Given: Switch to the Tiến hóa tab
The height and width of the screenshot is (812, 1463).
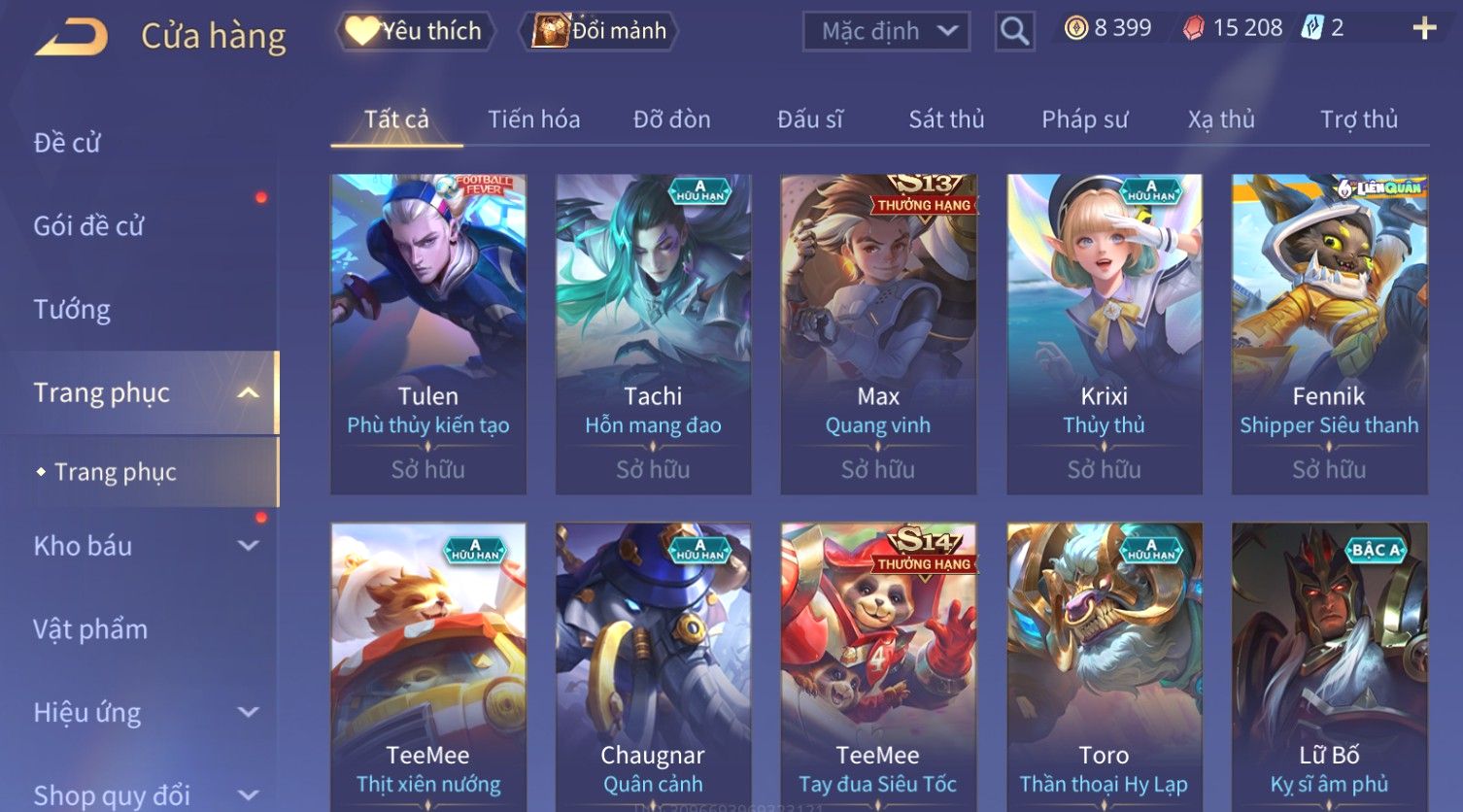Looking at the screenshot, I should coord(533,119).
